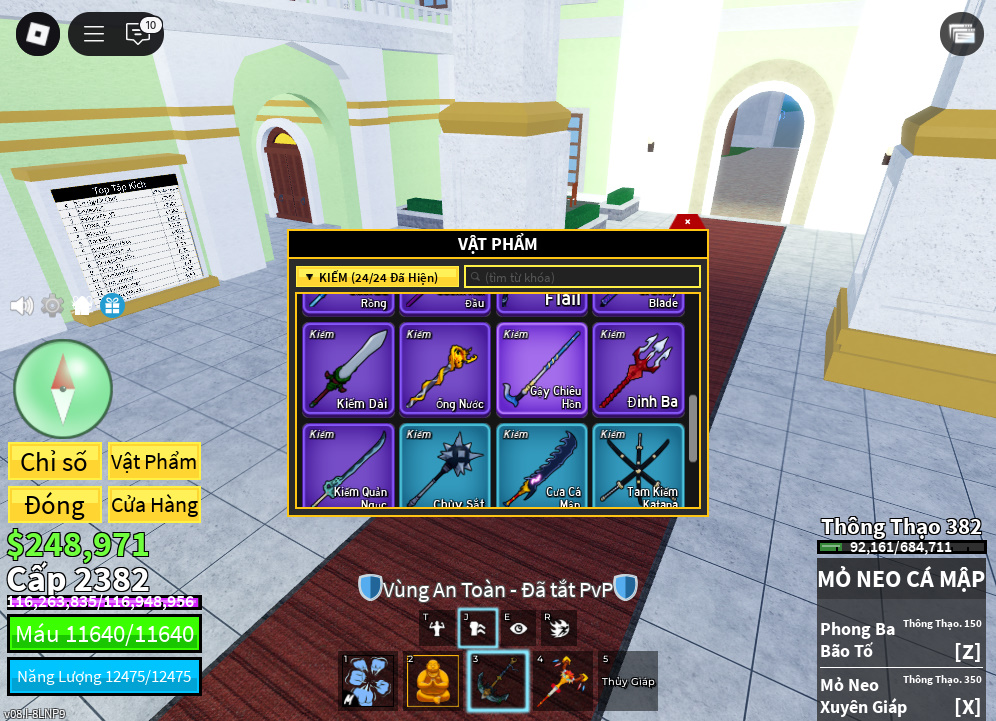Select the Gậy Chiêu Hồn item

[x=542, y=368]
